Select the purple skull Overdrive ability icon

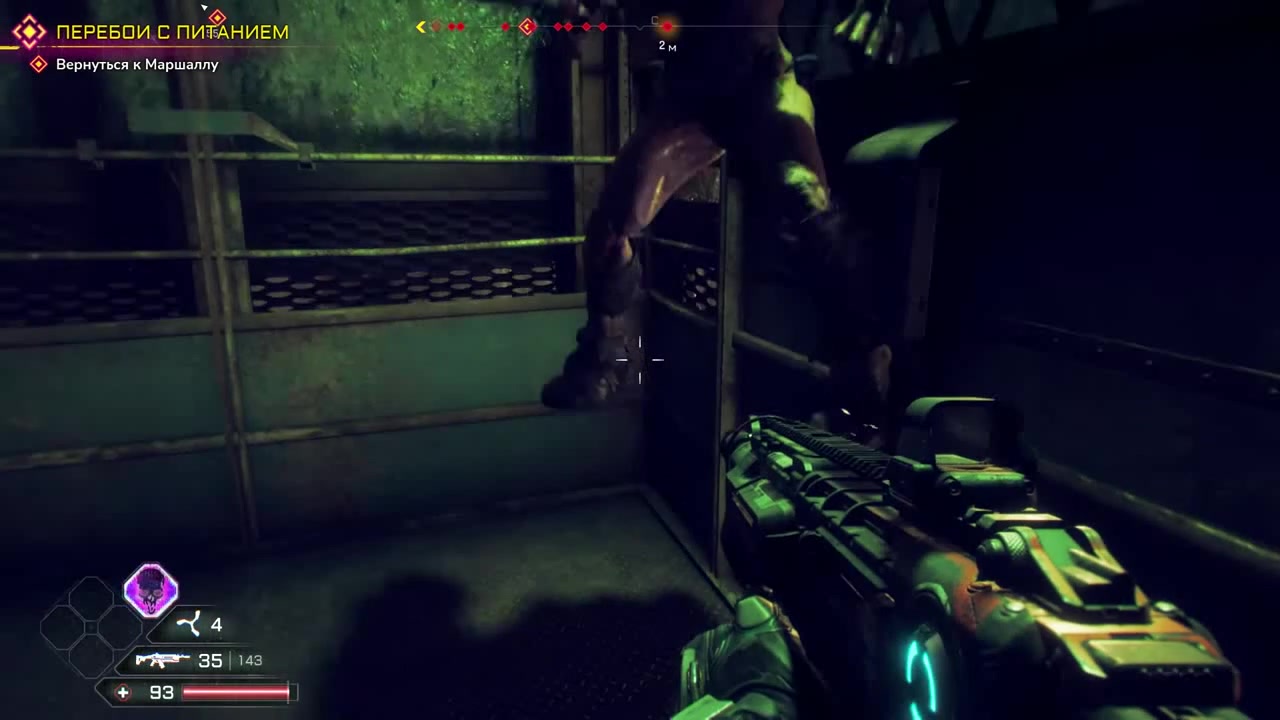click(x=151, y=592)
